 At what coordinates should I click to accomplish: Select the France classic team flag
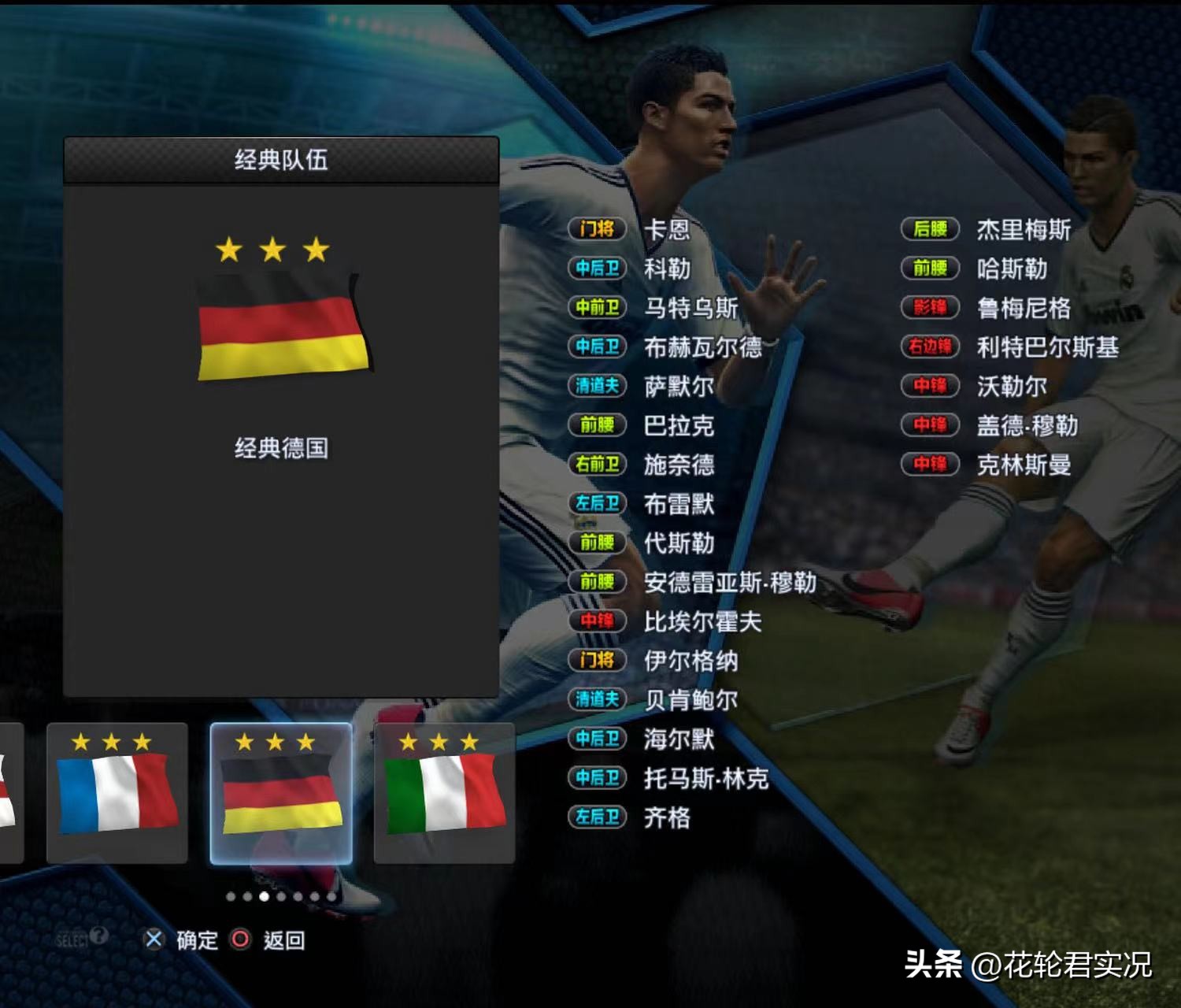117,792
